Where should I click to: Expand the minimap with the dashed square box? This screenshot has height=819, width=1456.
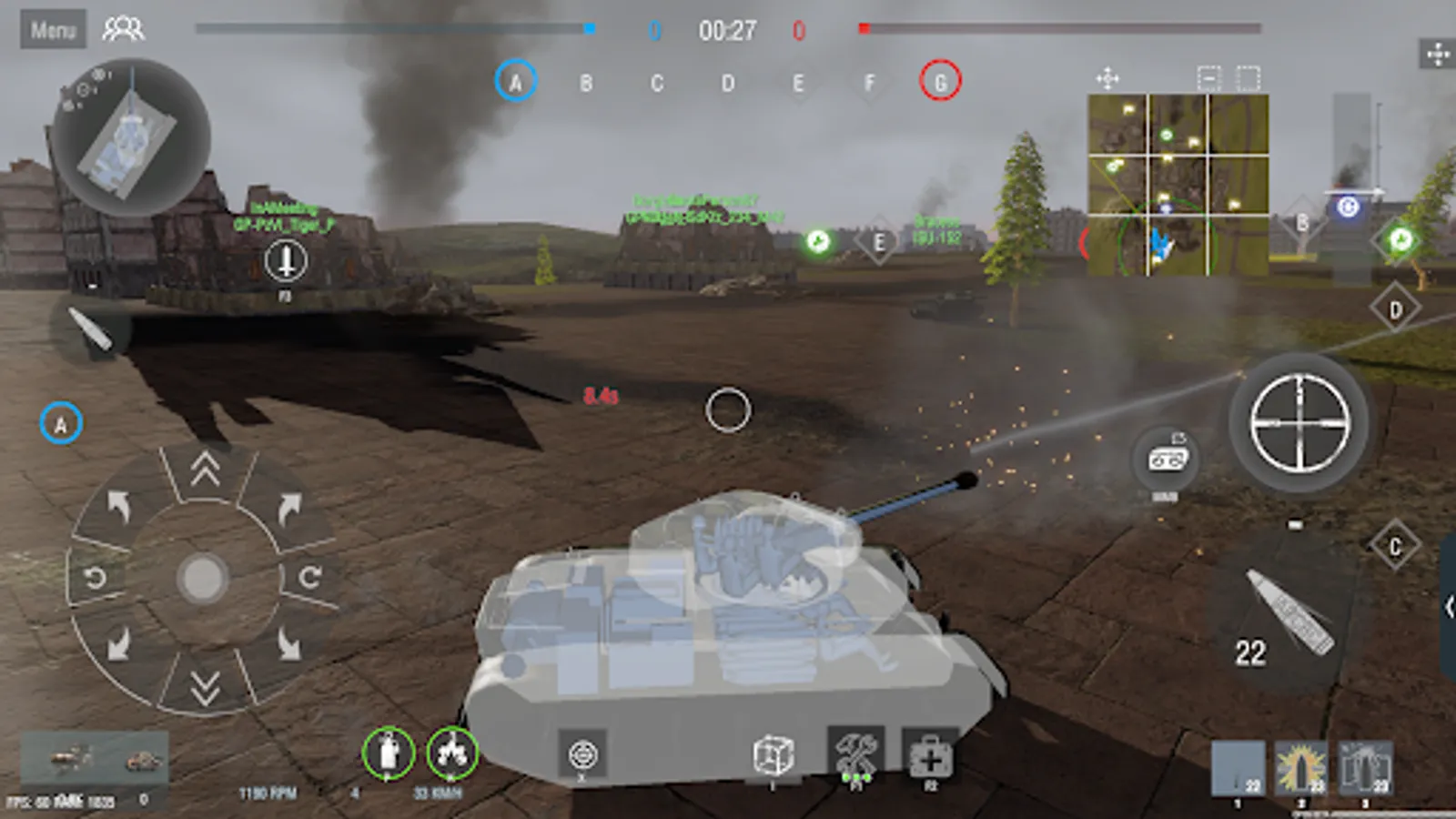[x=1248, y=79]
